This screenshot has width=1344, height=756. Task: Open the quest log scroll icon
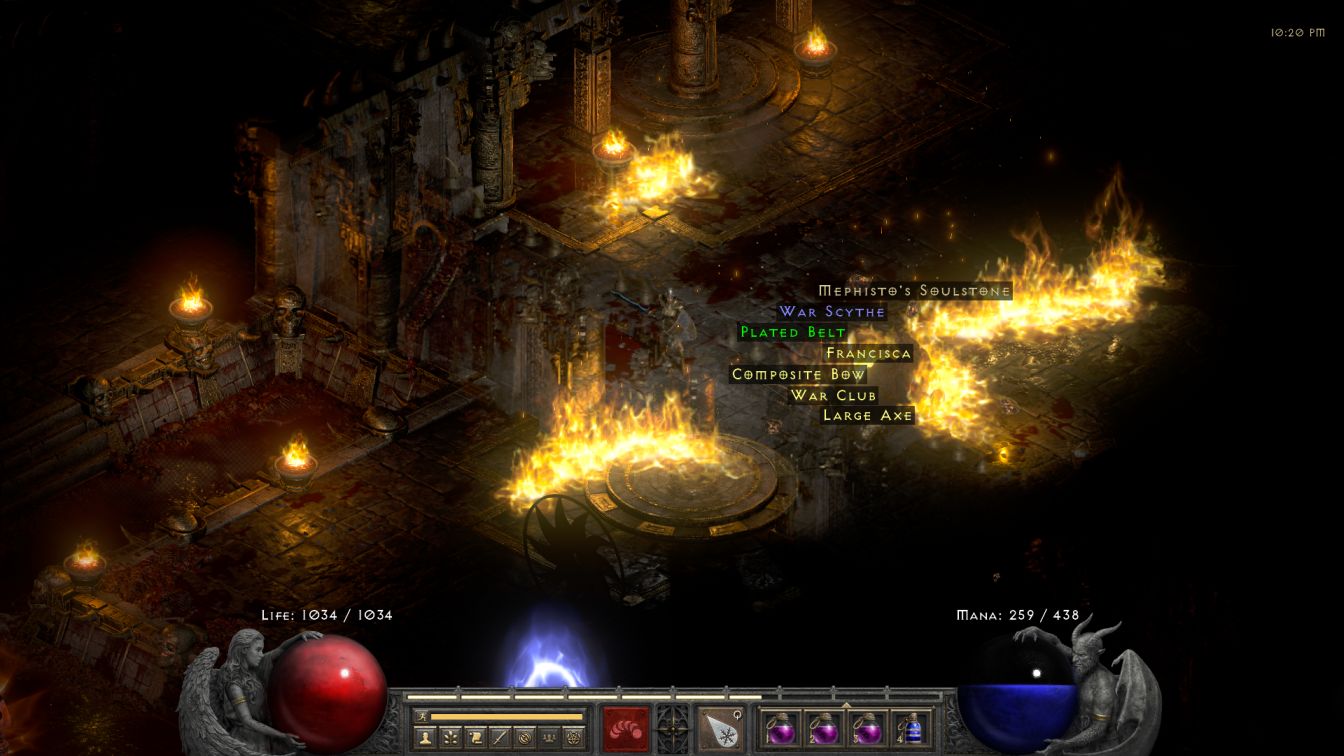tap(477, 737)
